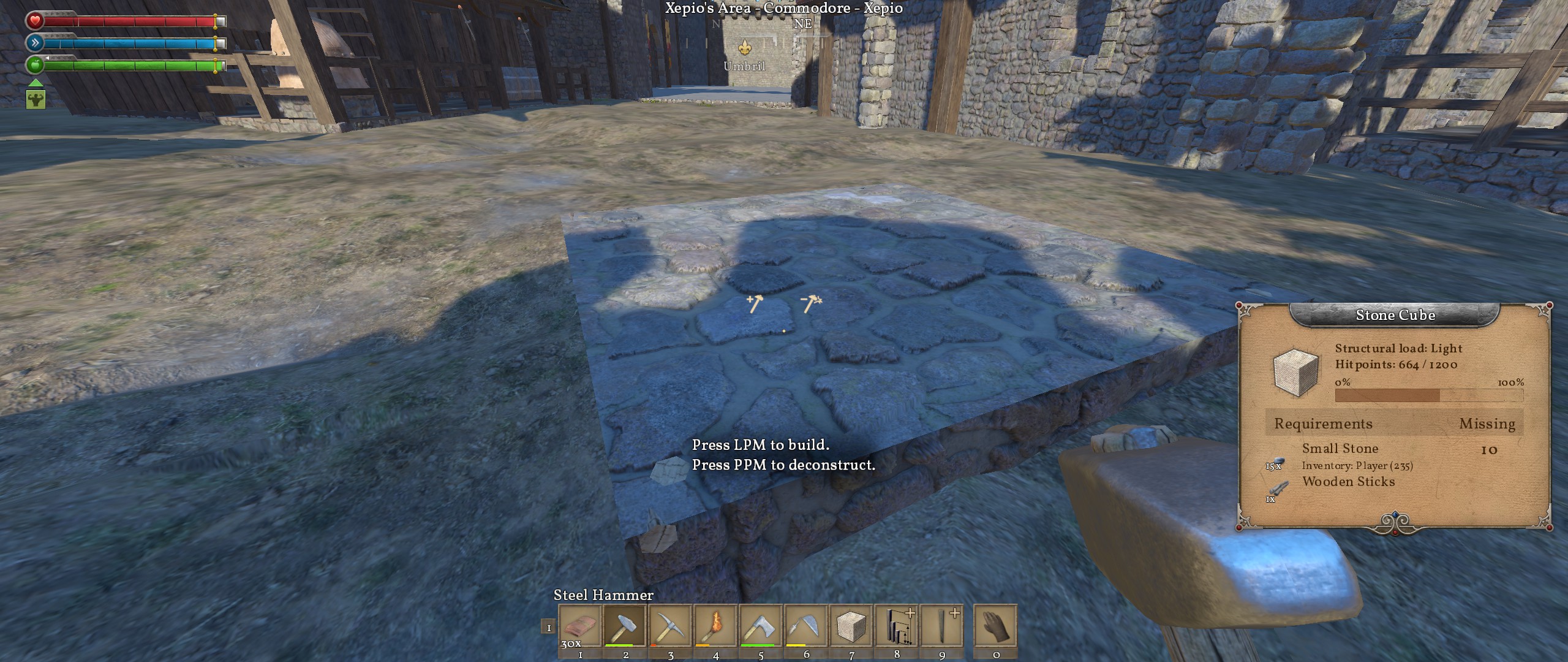Screen dimensions: 1568x662
Task: Click the hotbar page number indicator
Action: [x=548, y=628]
